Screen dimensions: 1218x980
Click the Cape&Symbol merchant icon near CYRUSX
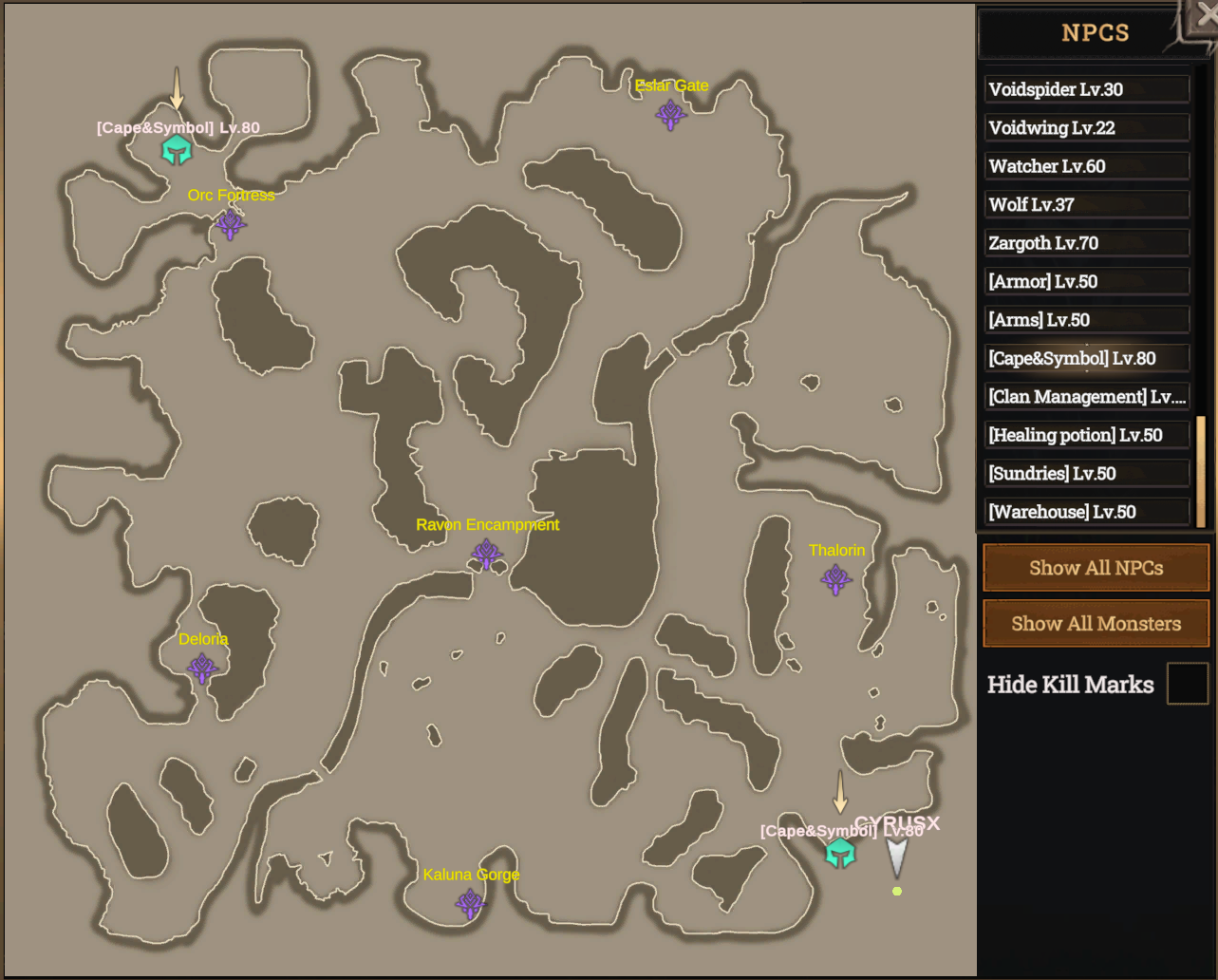(x=840, y=854)
